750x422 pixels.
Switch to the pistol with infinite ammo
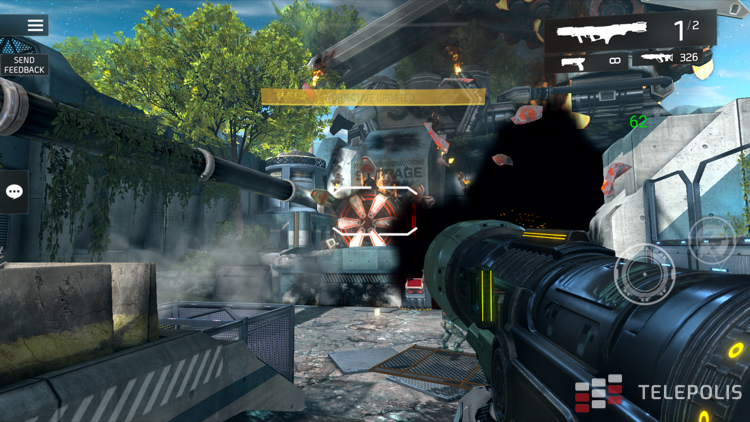coord(590,62)
